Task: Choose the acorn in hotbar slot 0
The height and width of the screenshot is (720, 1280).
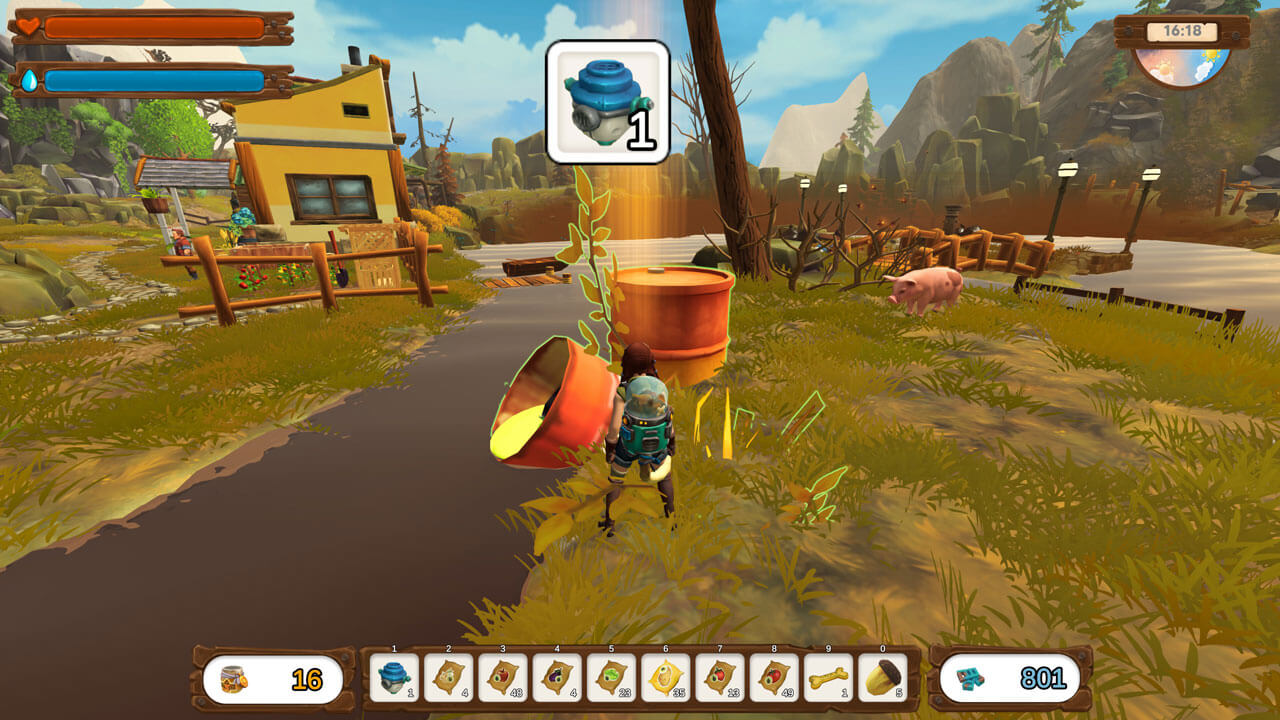Action: coord(882,678)
